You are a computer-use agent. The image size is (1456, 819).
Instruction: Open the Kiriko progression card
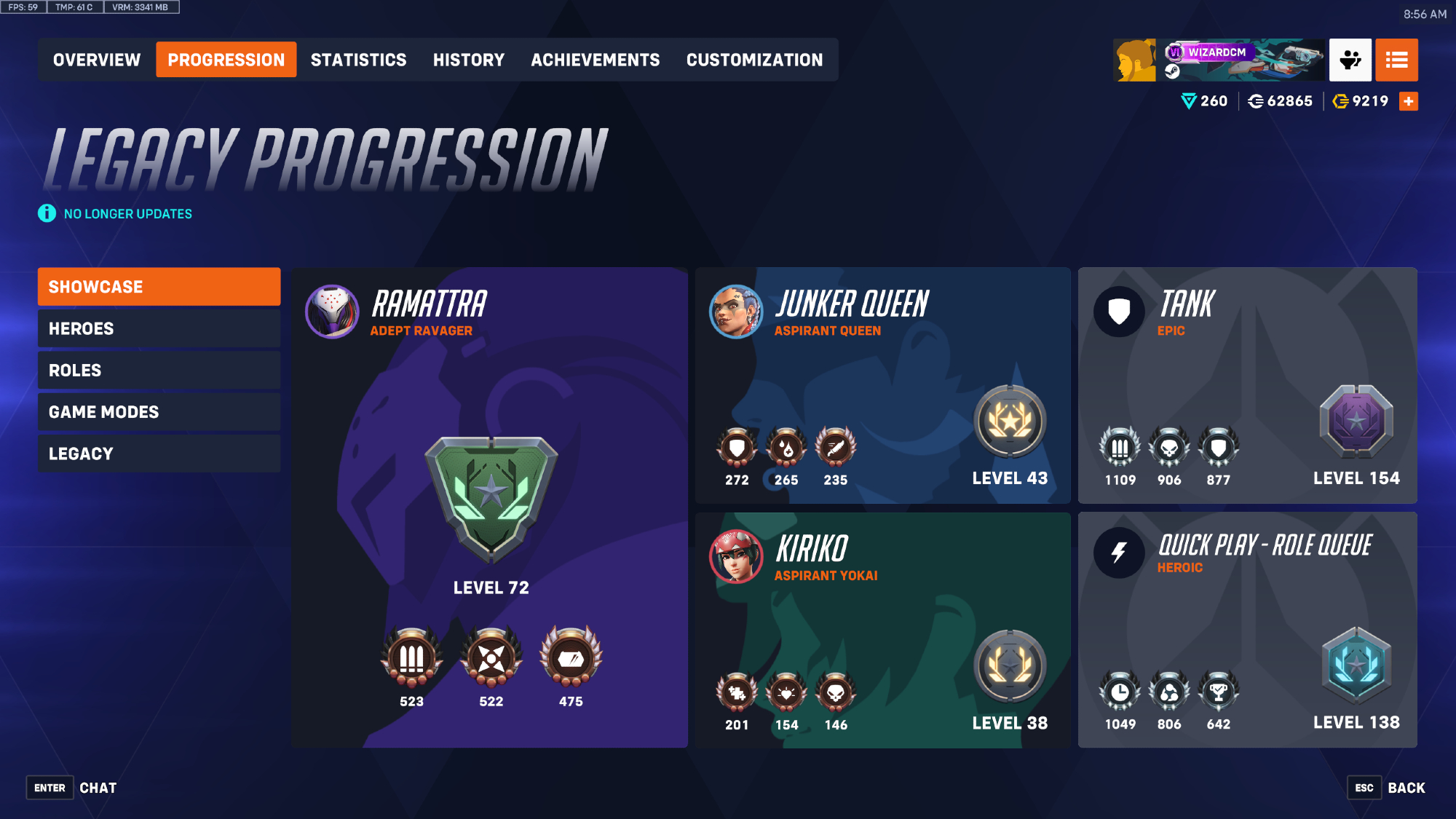pyautogui.click(x=882, y=630)
